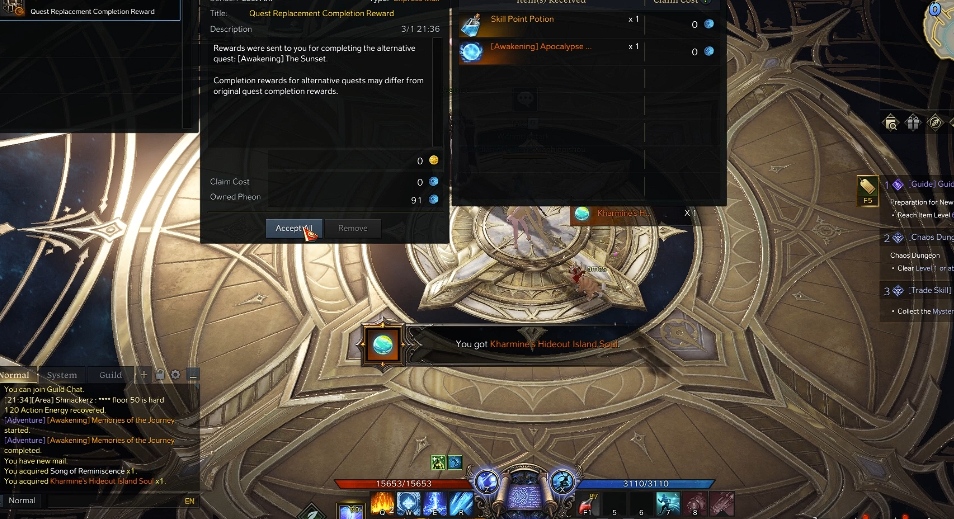This screenshot has height=519, width=954.
Task: Remove the quest reward mail
Action: click(352, 228)
